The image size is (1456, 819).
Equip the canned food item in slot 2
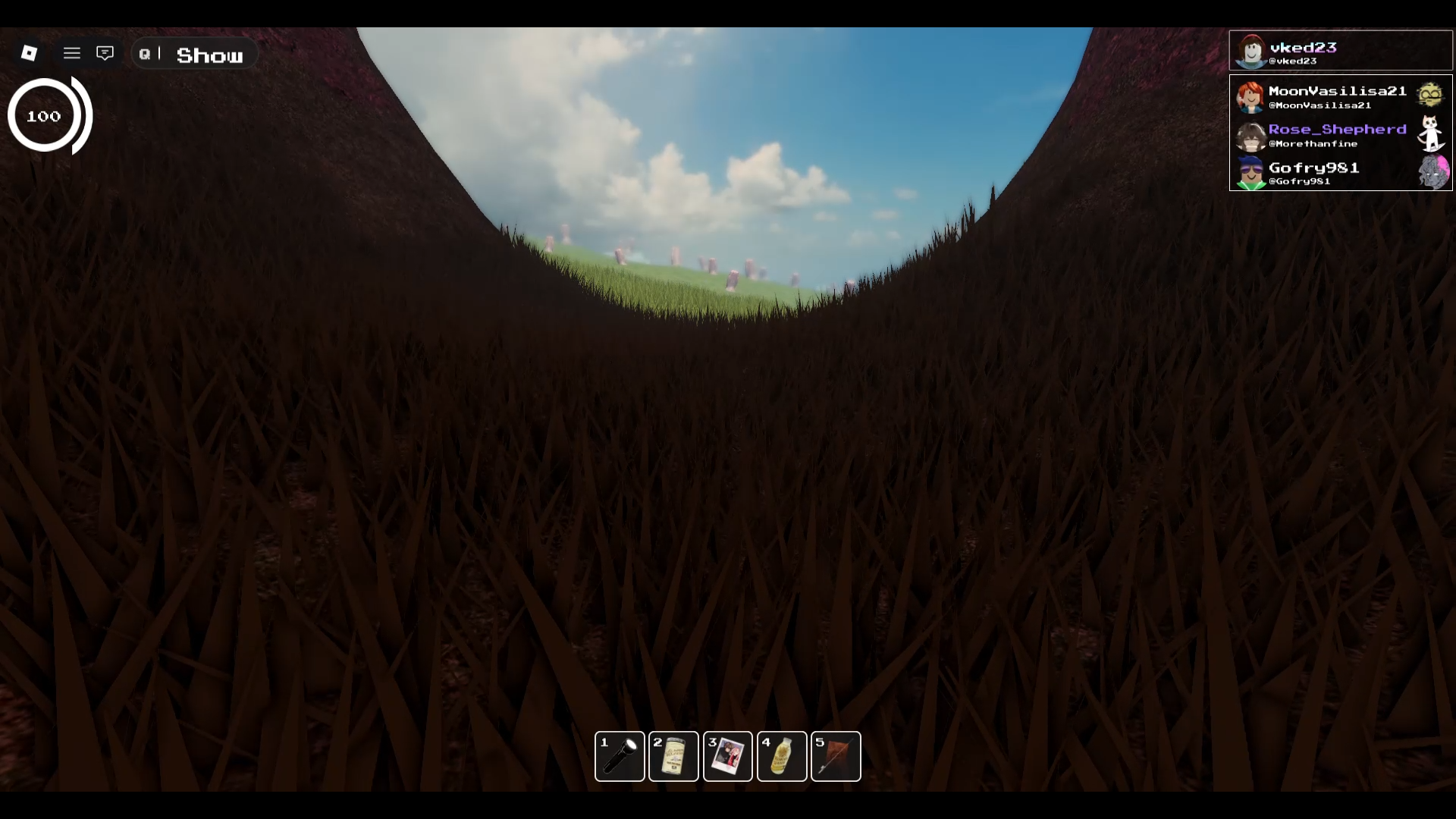click(674, 756)
